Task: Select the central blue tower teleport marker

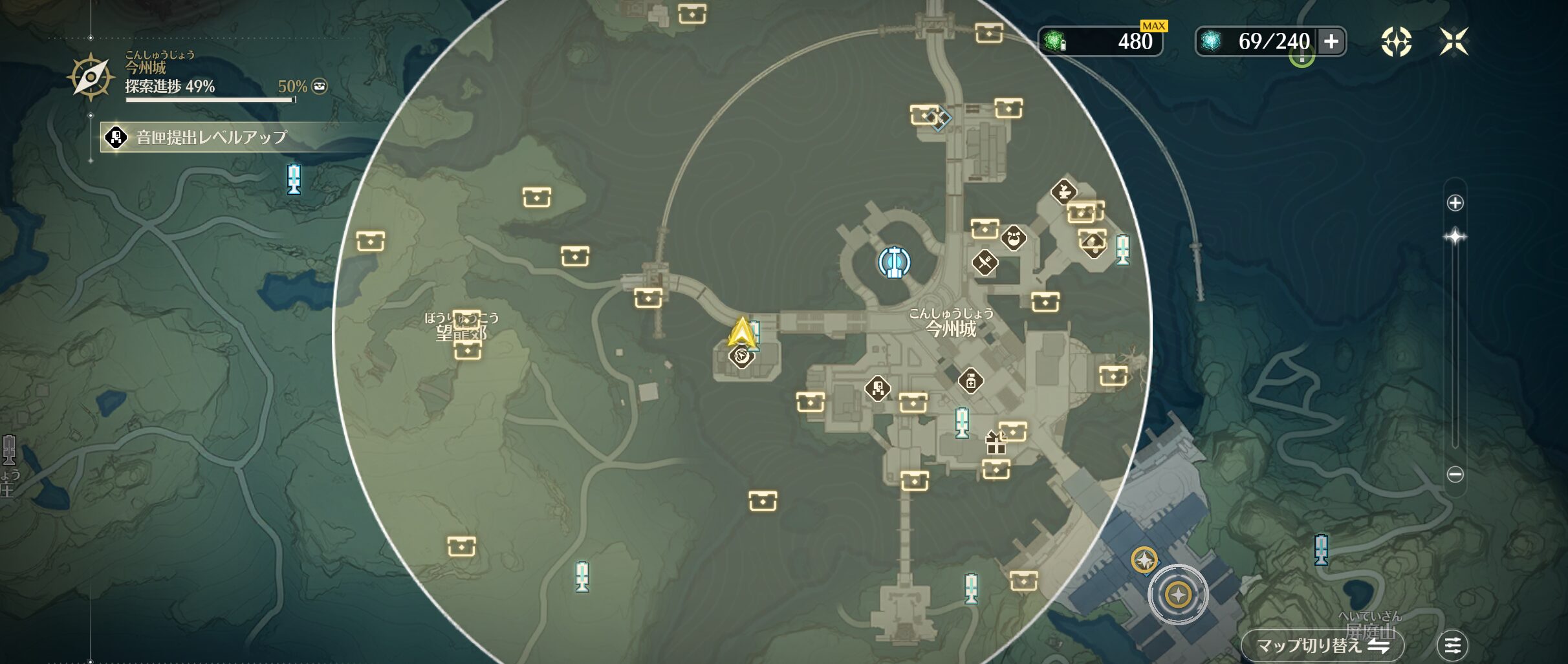Action: (894, 262)
